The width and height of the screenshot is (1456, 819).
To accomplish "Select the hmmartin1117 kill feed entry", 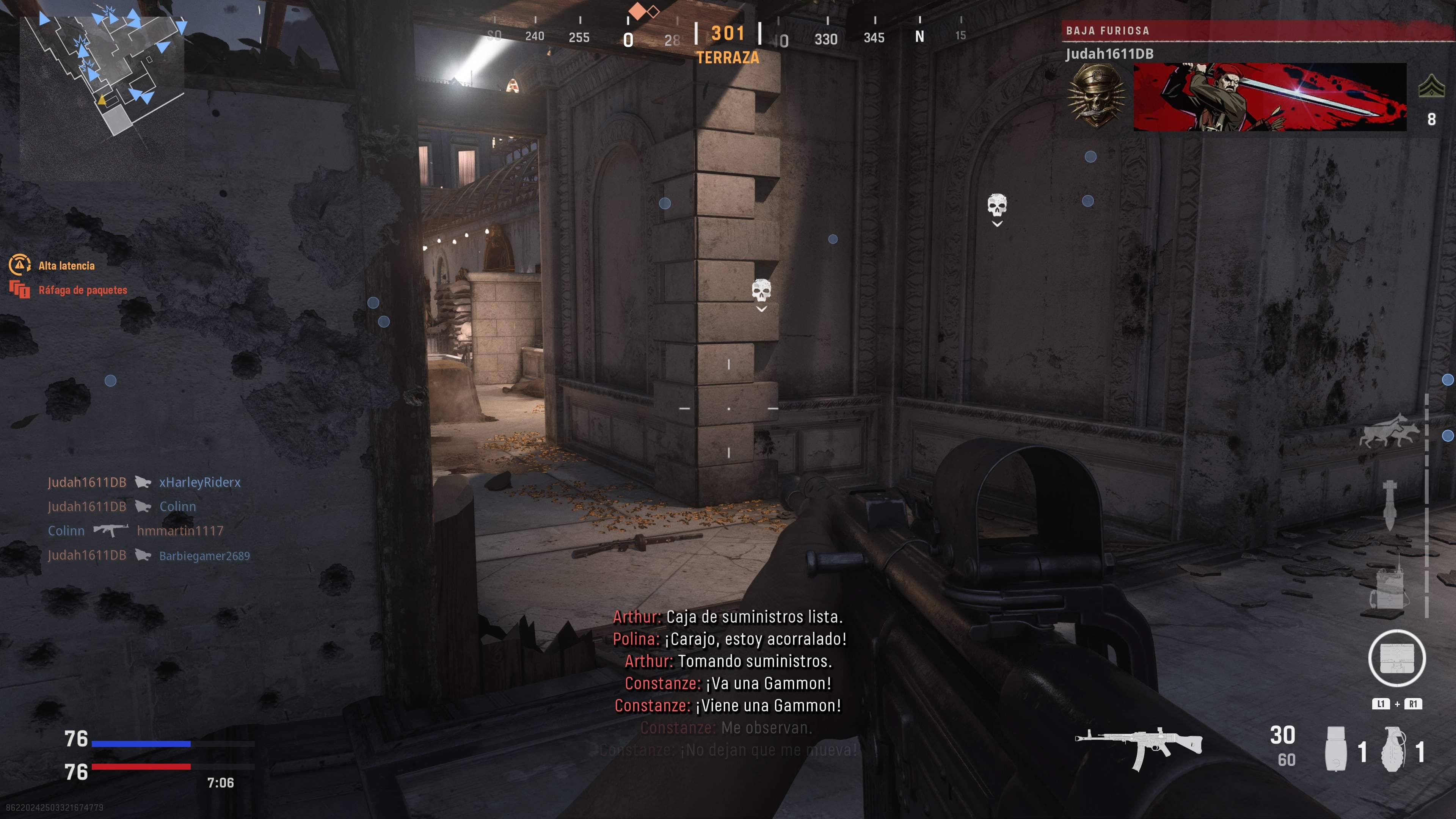I will [180, 531].
